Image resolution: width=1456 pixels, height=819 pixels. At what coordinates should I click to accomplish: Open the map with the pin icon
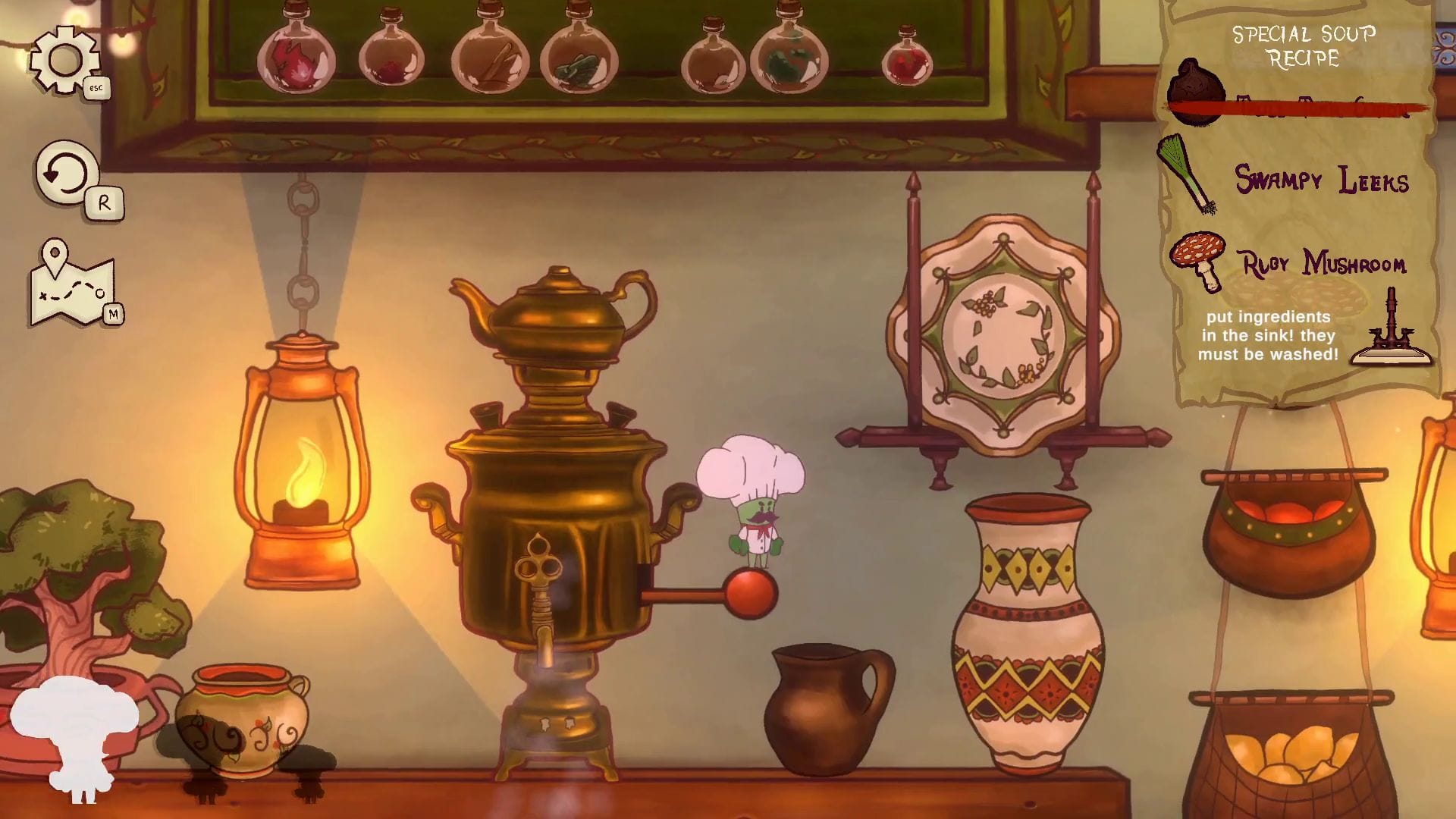tap(72, 284)
